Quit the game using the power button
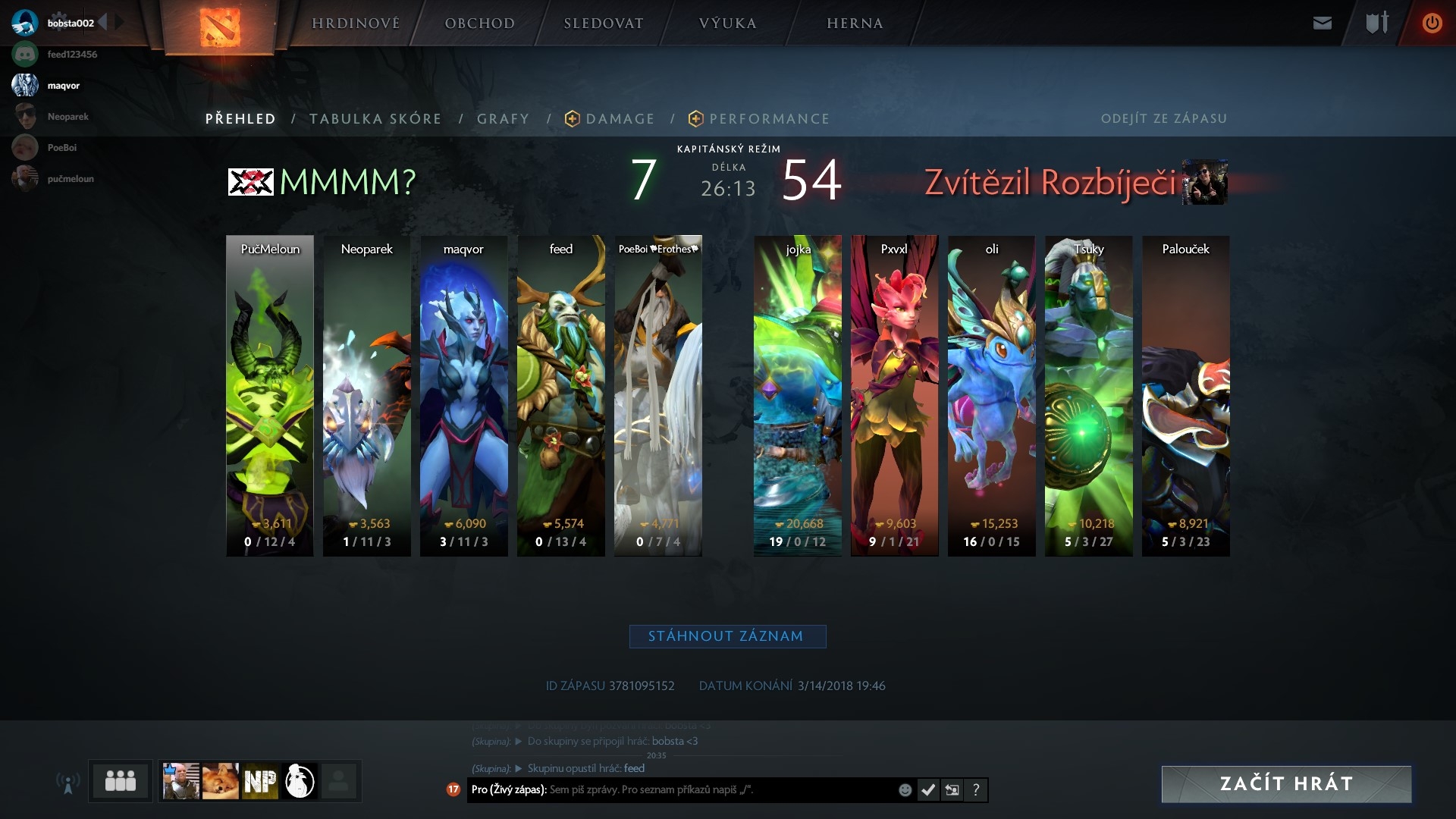The width and height of the screenshot is (1456, 819). pyautogui.click(x=1432, y=24)
